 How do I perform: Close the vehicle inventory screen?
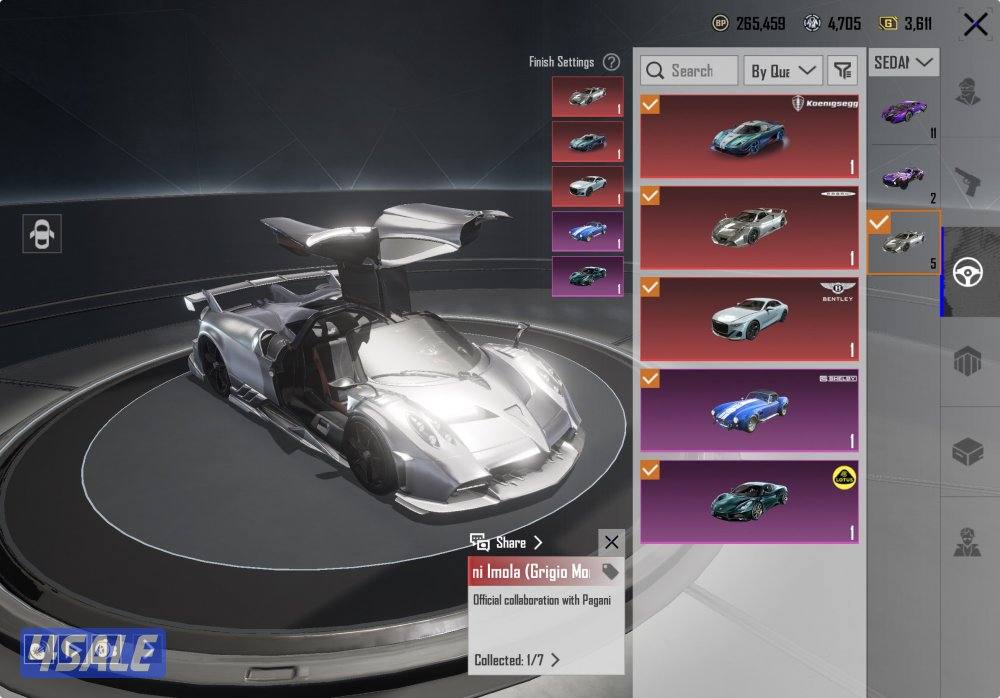pos(975,24)
